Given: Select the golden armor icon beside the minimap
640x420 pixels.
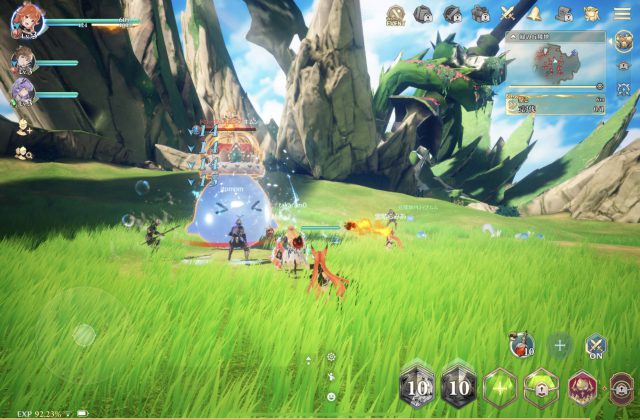Looking at the screenshot, I should [x=623, y=39].
